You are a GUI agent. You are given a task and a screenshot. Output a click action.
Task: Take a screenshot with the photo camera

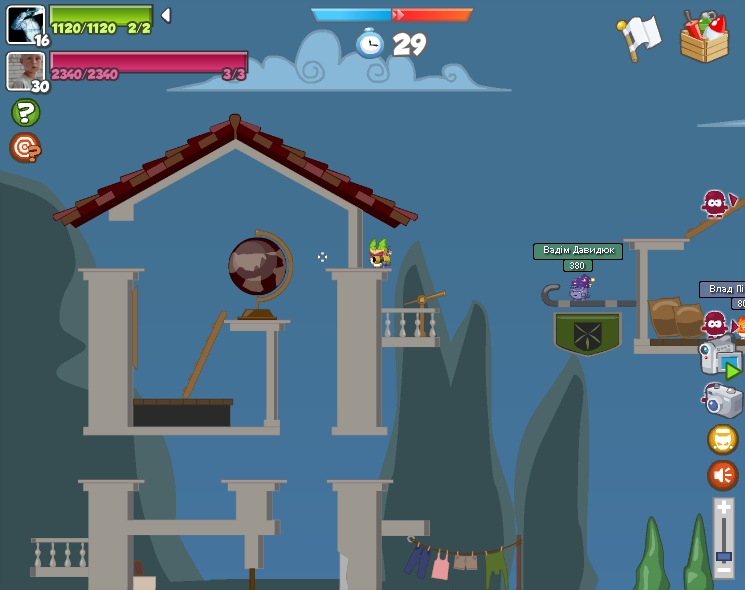click(722, 401)
